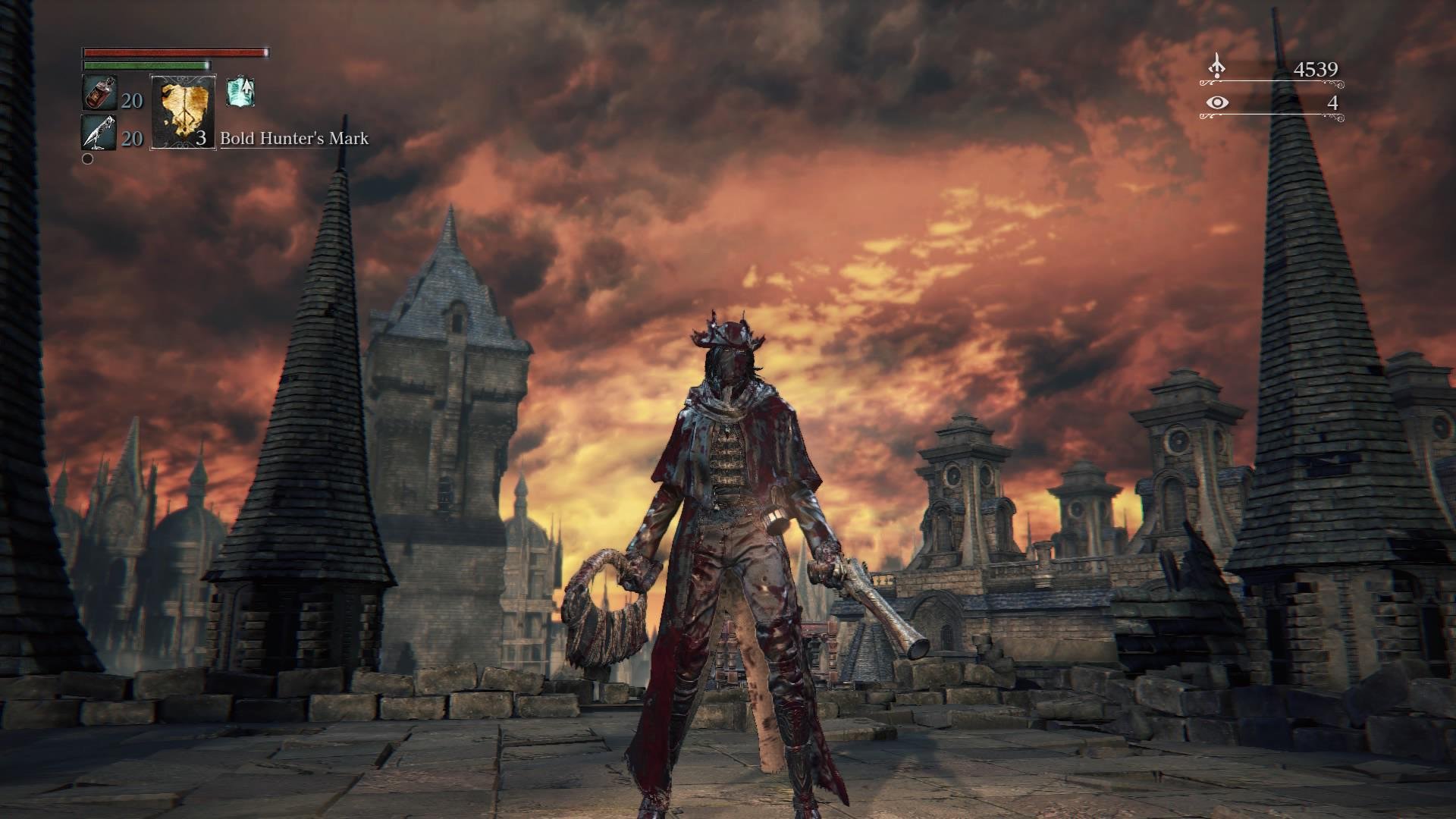Click the teal status effect icon
1456x819 pixels.
(240, 92)
